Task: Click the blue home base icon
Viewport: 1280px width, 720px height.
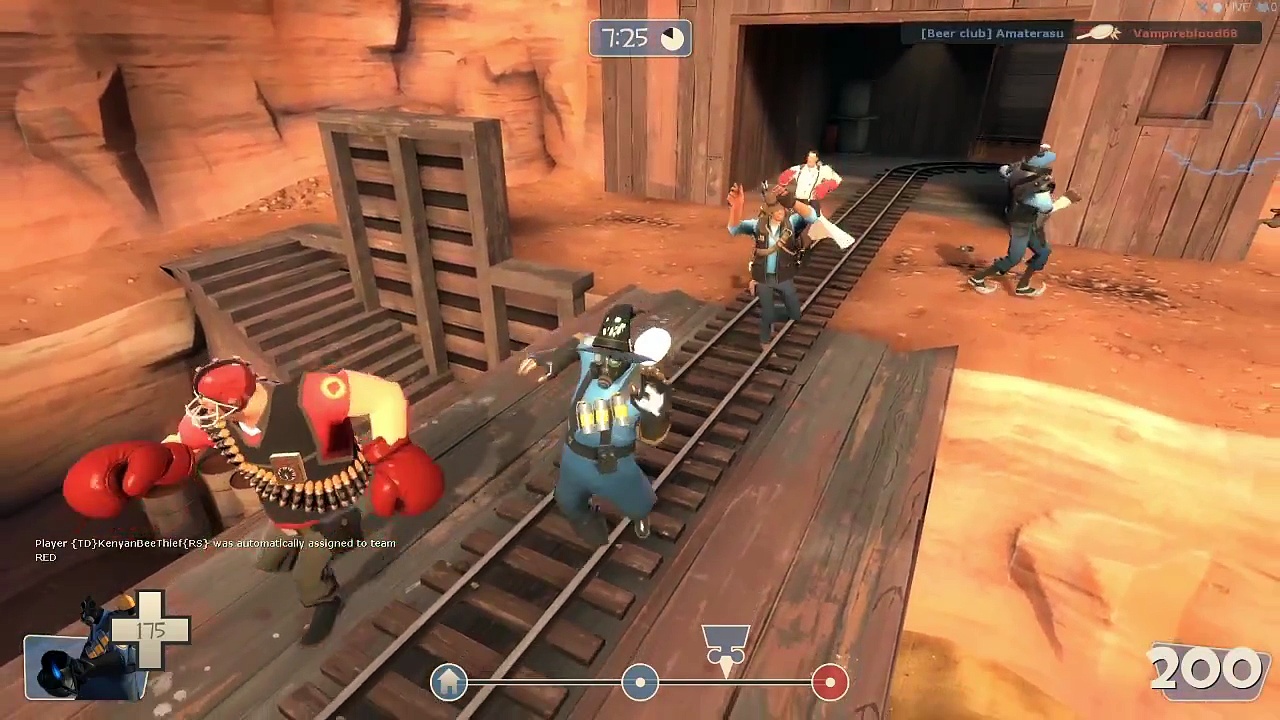Action: [449, 682]
